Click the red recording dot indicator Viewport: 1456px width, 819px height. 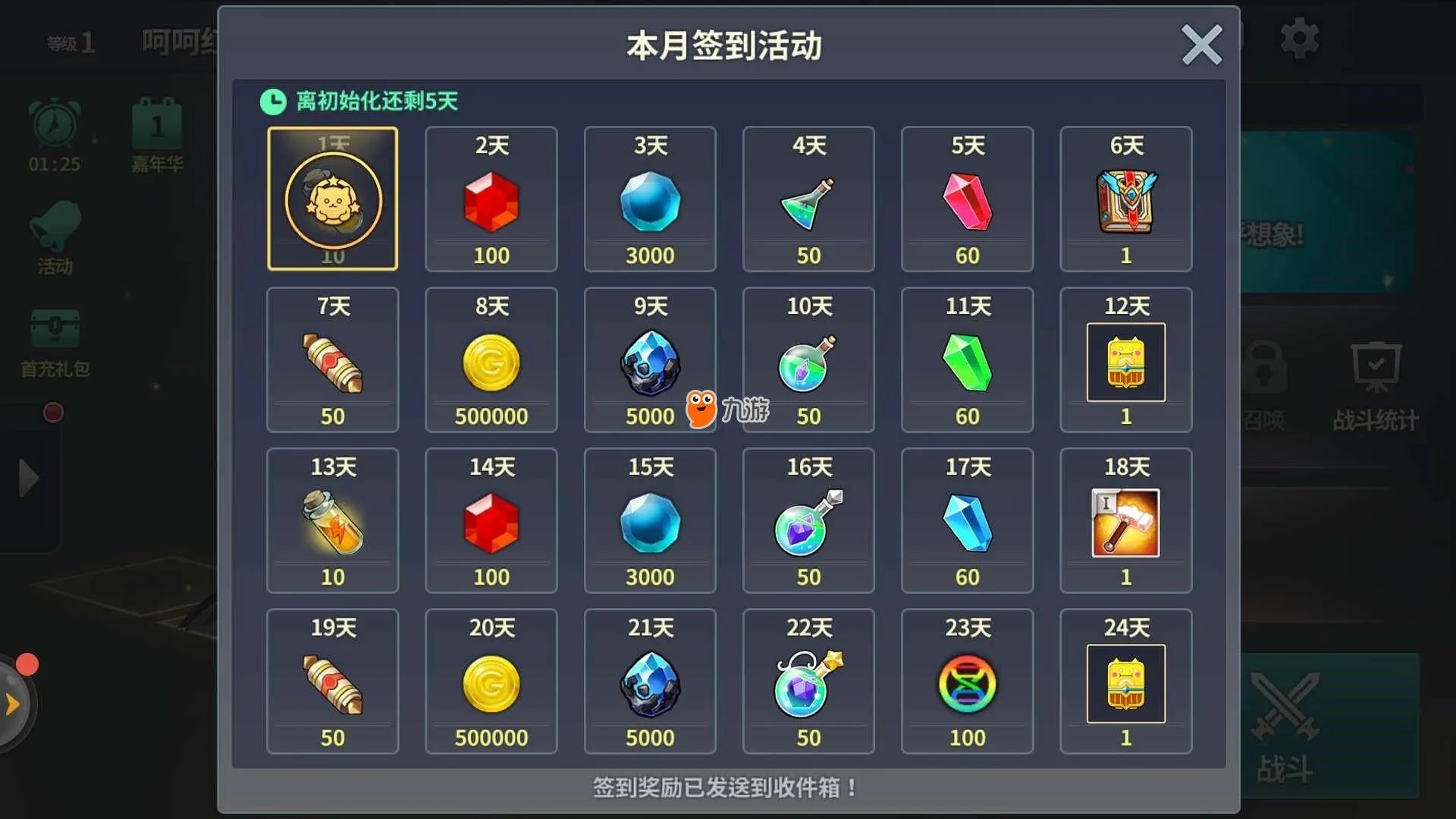pos(52,412)
